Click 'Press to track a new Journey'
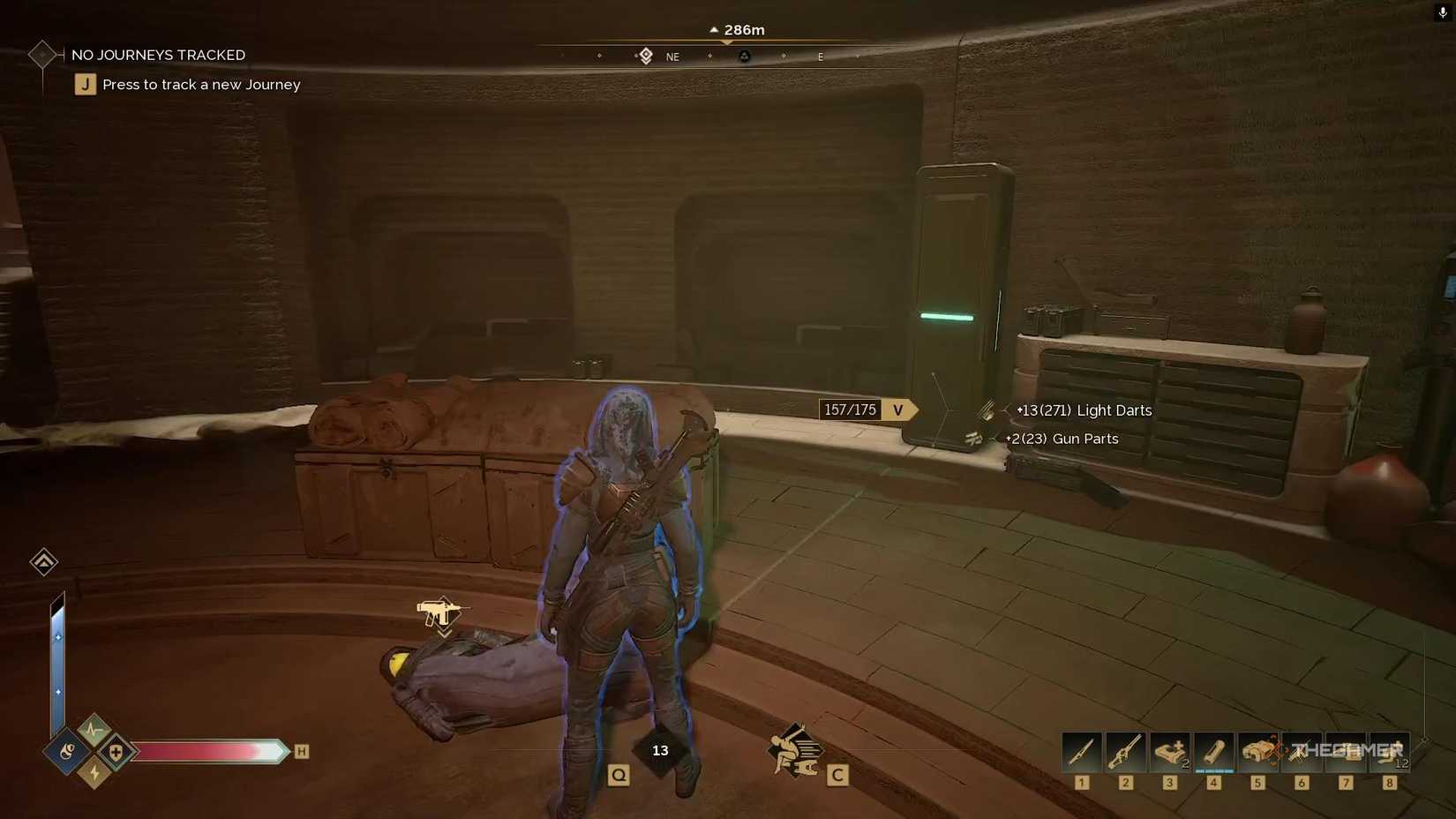 200,84
